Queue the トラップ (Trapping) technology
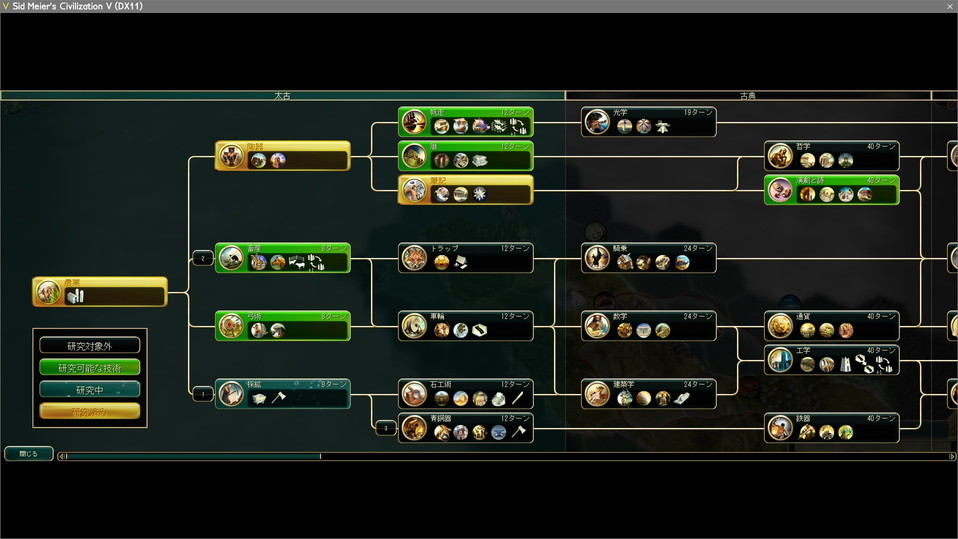958x539 pixels. click(x=466, y=258)
